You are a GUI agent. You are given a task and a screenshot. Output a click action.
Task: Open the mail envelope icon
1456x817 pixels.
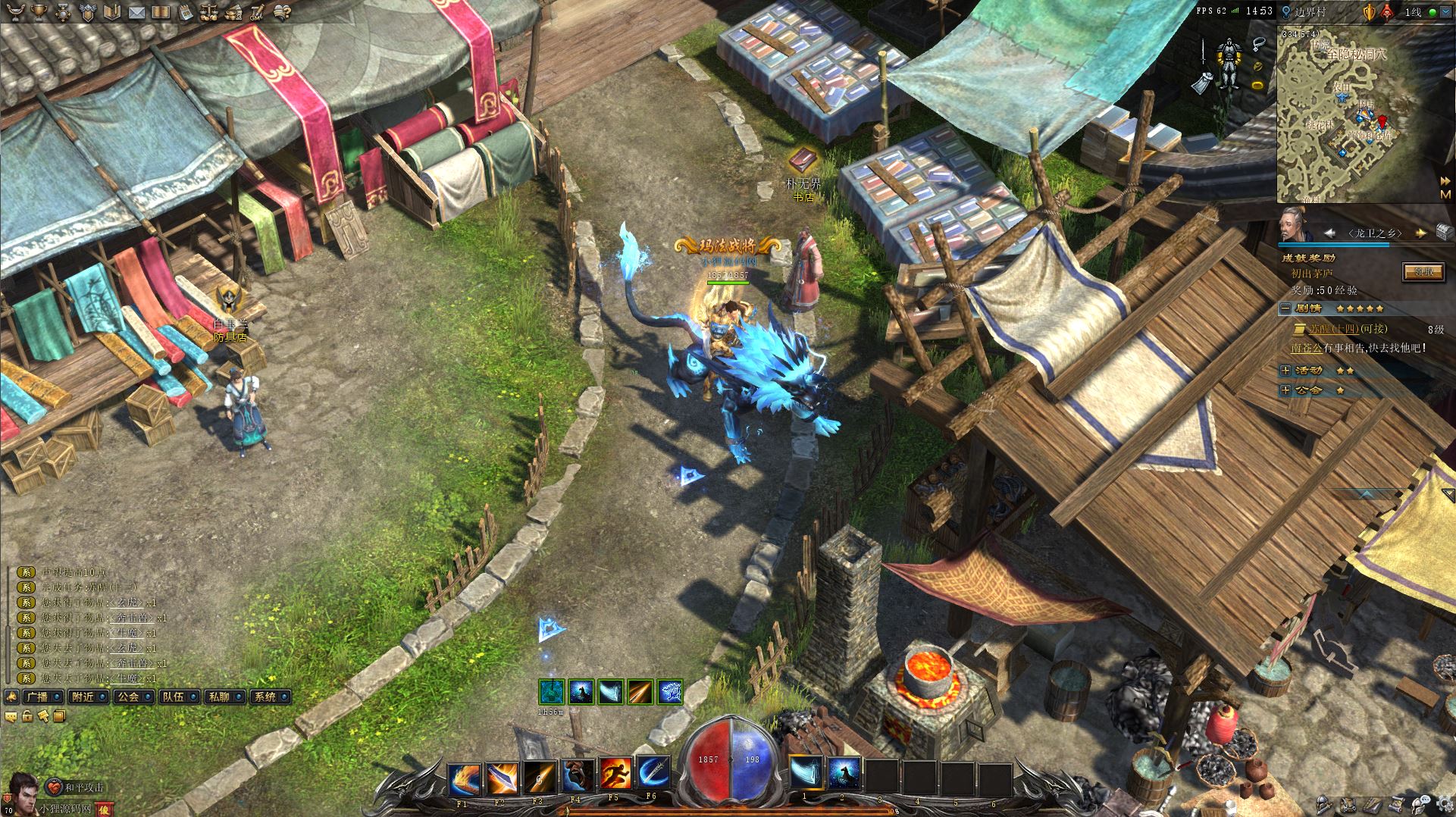(136, 12)
